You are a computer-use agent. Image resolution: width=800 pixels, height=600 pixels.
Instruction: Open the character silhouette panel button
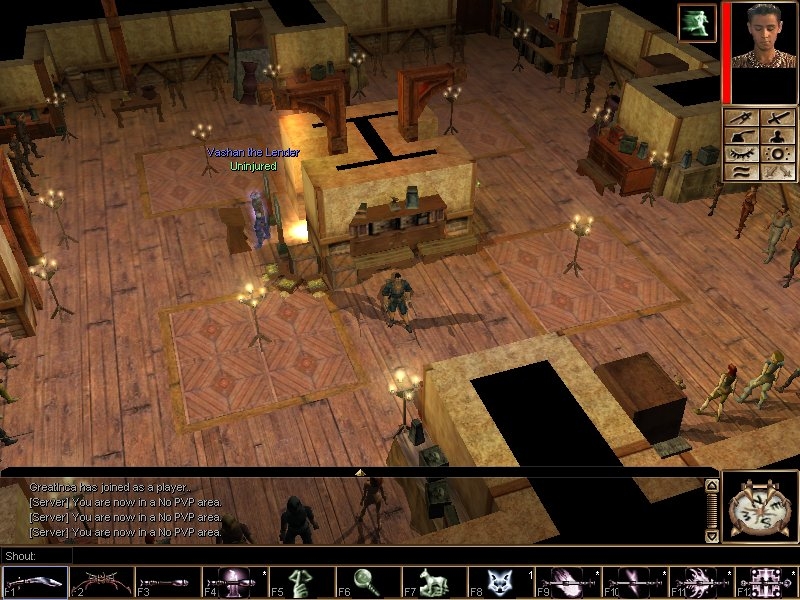point(777,136)
